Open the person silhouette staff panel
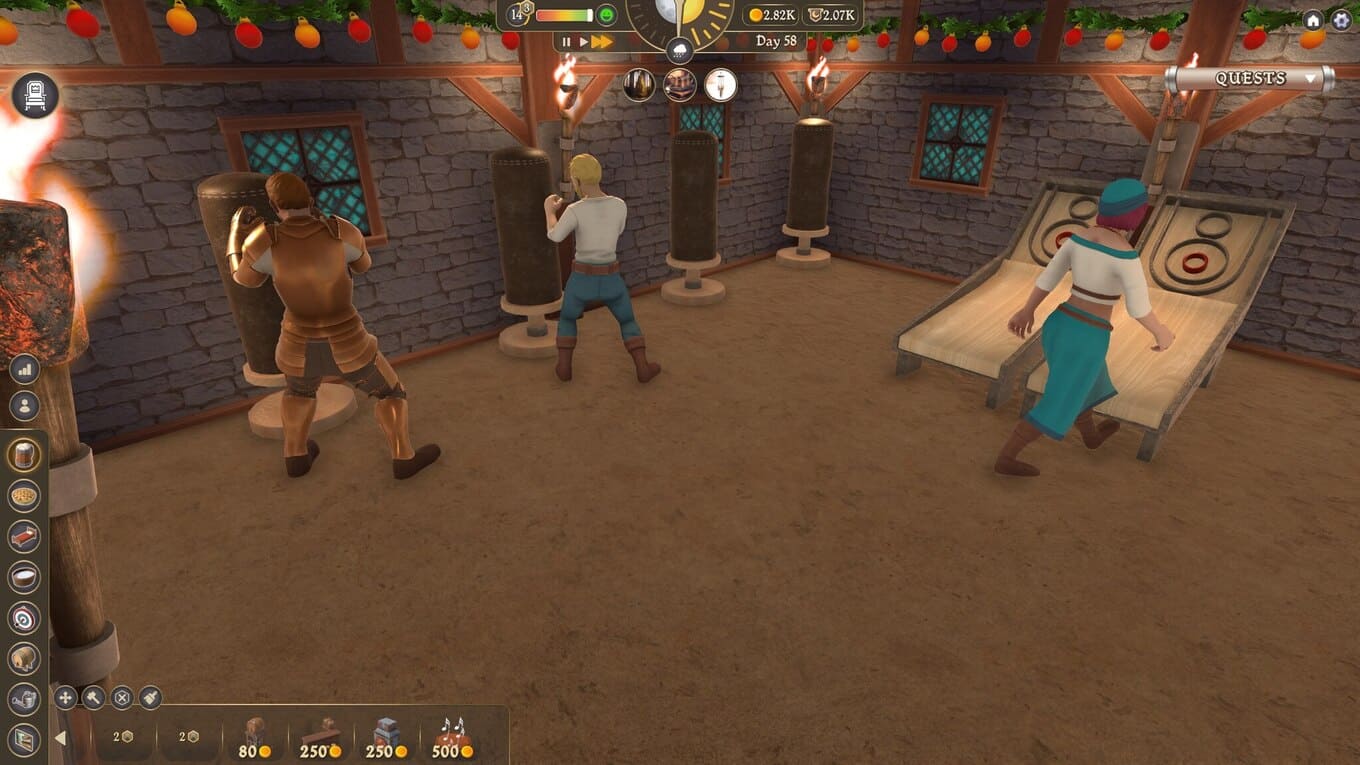This screenshot has height=765, width=1360. [x=24, y=406]
